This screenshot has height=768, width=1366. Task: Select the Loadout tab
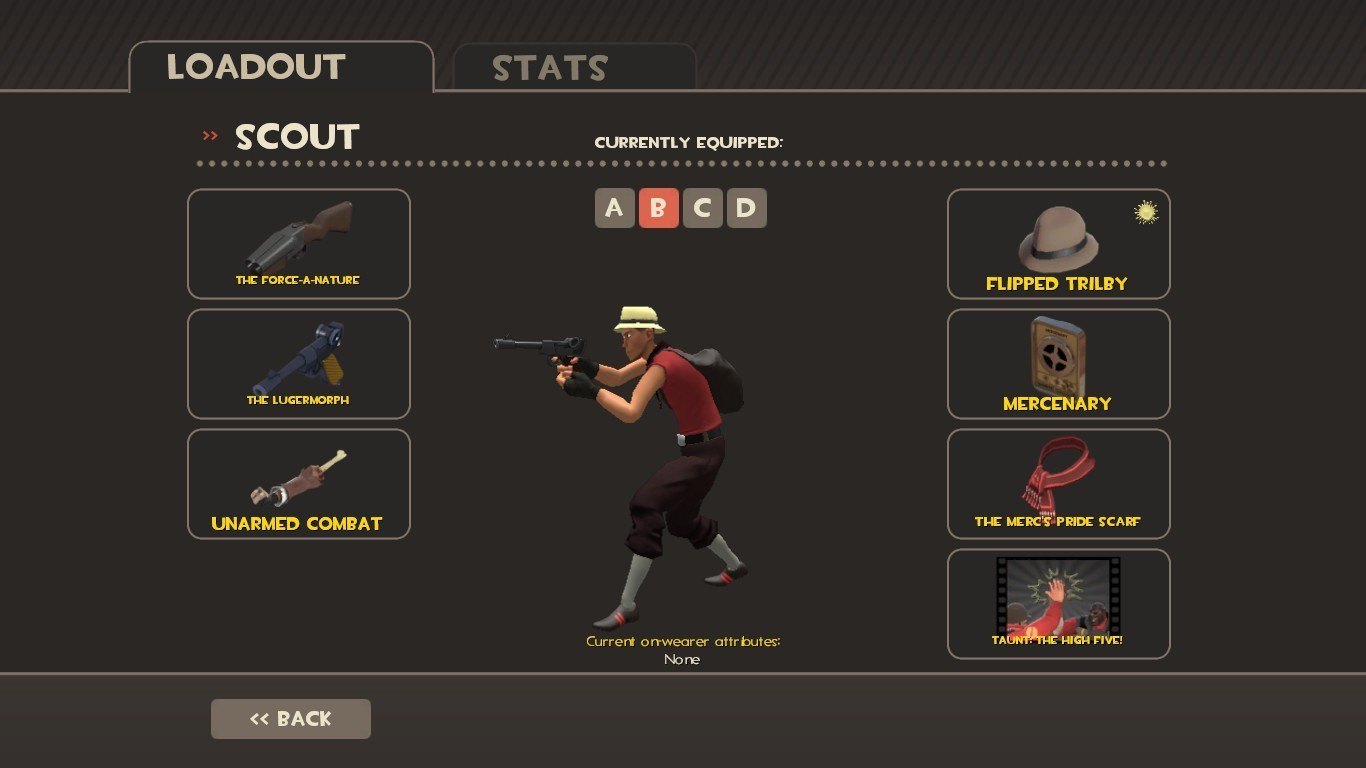click(x=281, y=67)
